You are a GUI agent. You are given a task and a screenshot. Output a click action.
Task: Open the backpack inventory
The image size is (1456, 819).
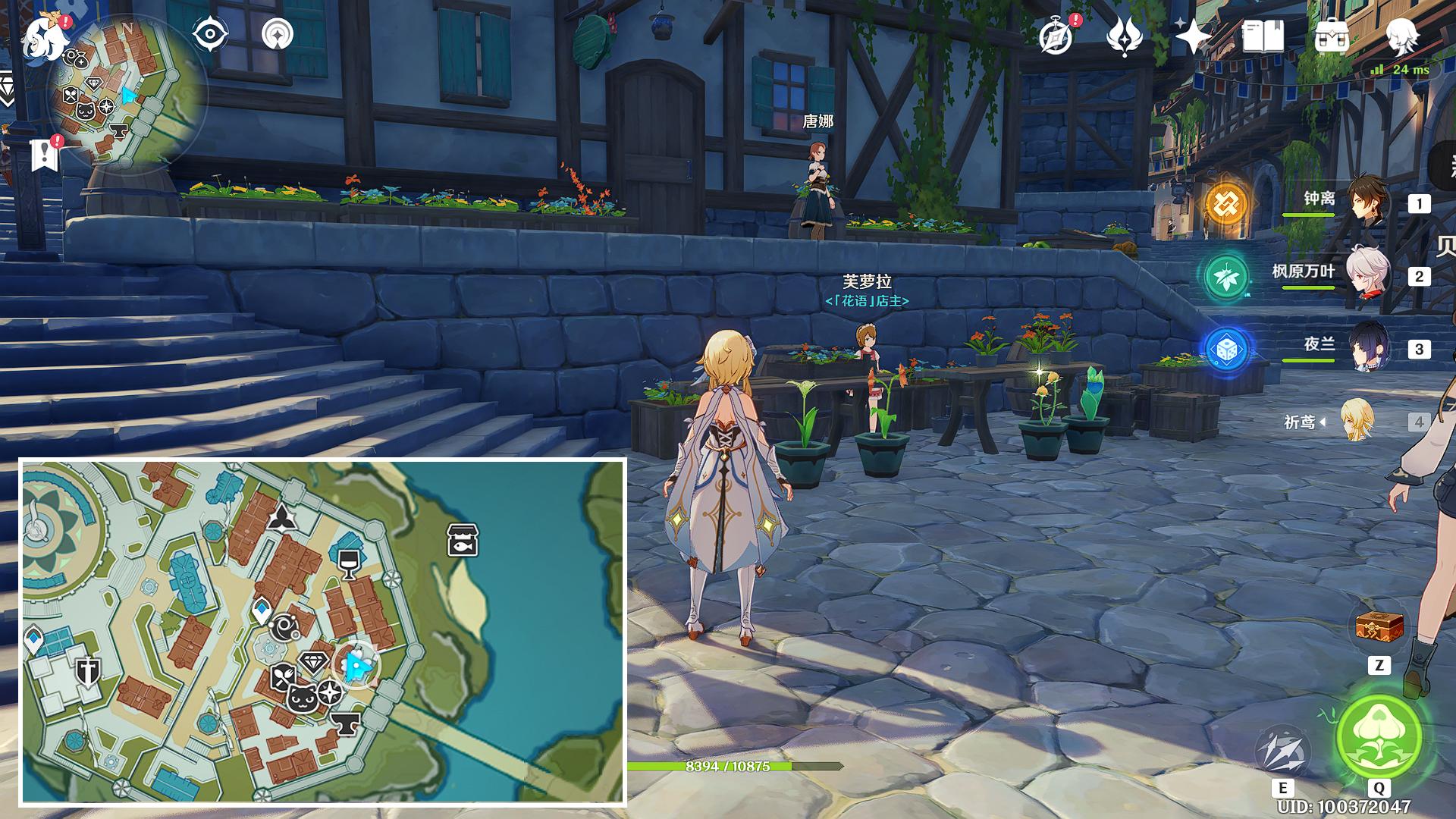pyautogui.click(x=1332, y=36)
